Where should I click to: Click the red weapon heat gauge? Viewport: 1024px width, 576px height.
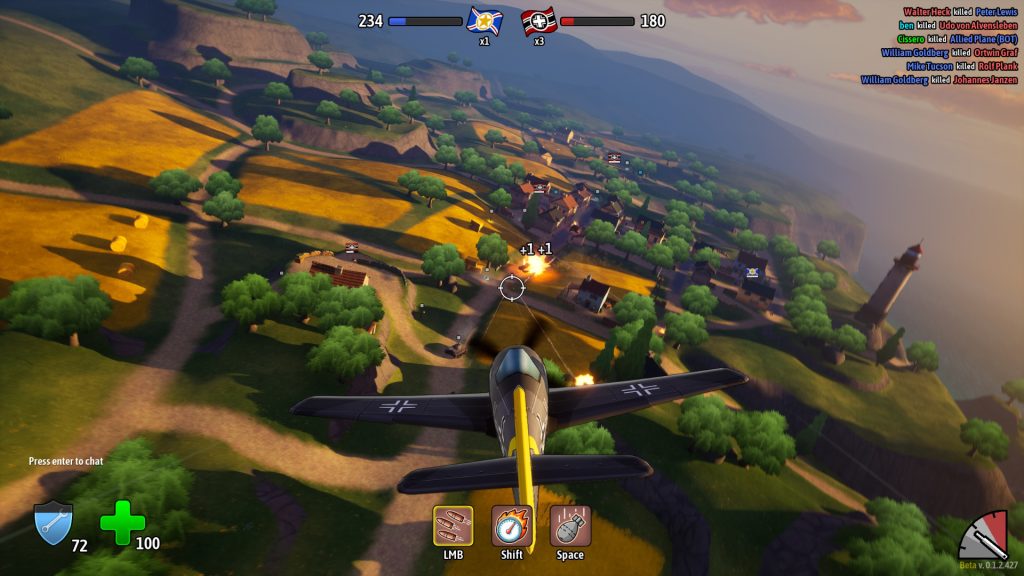985,536
